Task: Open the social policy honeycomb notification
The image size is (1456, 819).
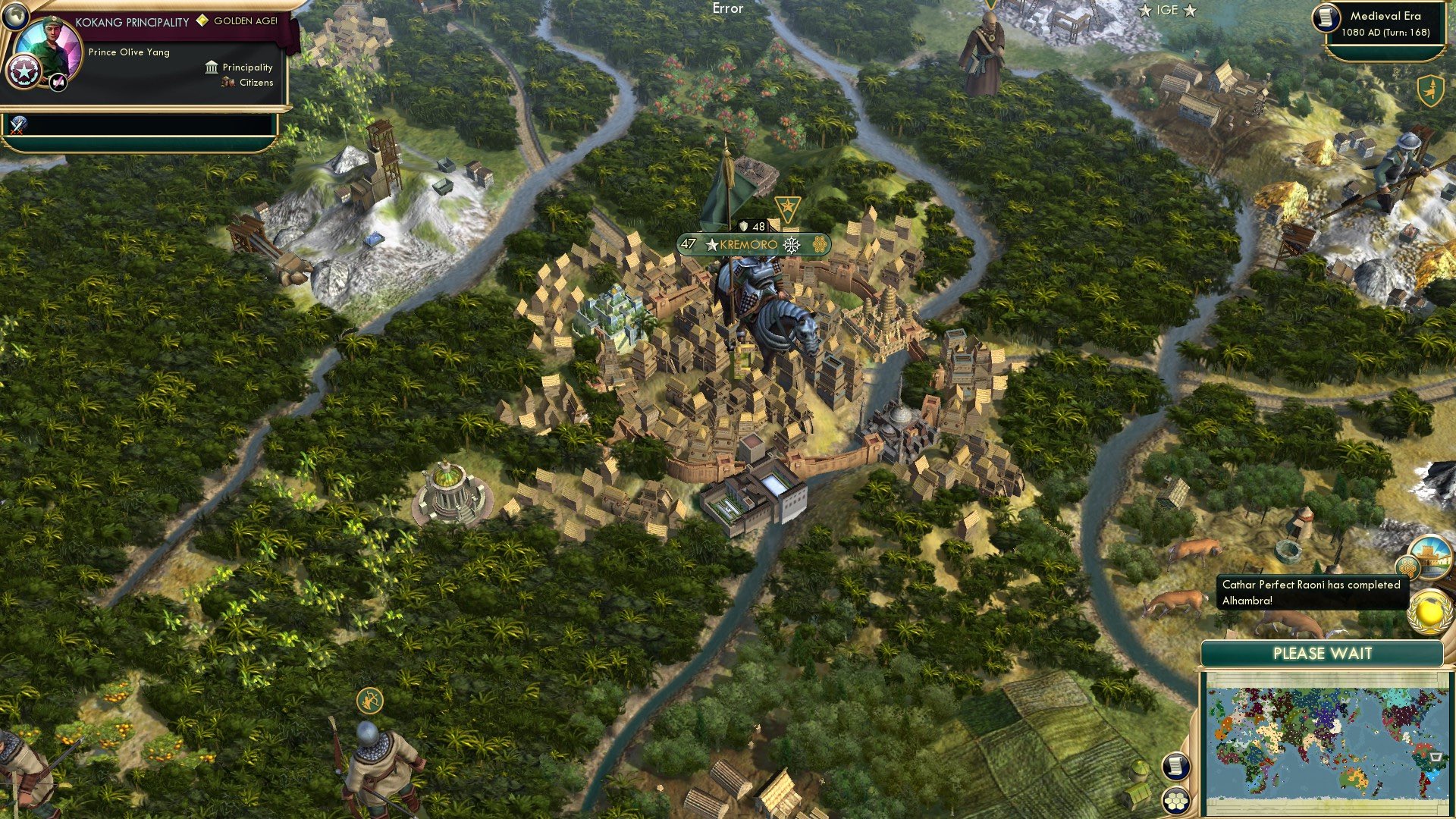Action: (x=1408, y=566)
